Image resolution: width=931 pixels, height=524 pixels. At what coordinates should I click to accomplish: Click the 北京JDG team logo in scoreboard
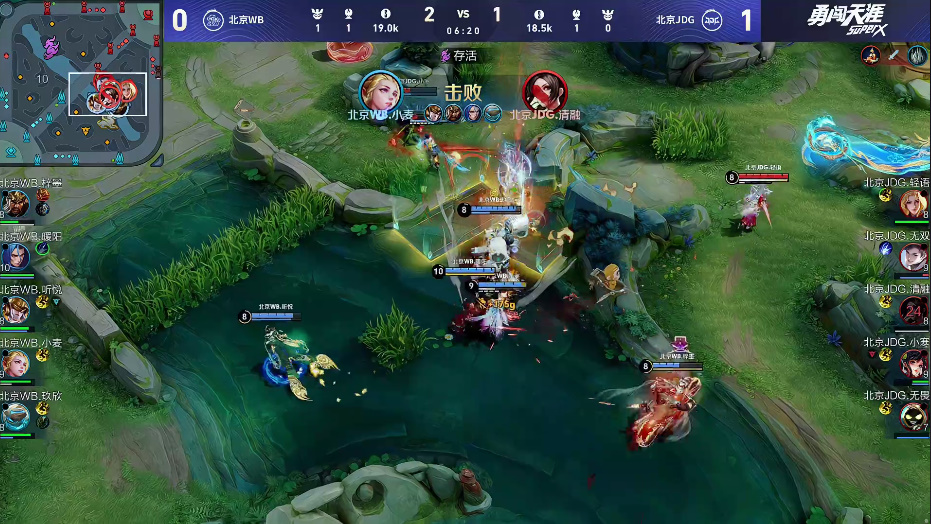[x=713, y=20]
